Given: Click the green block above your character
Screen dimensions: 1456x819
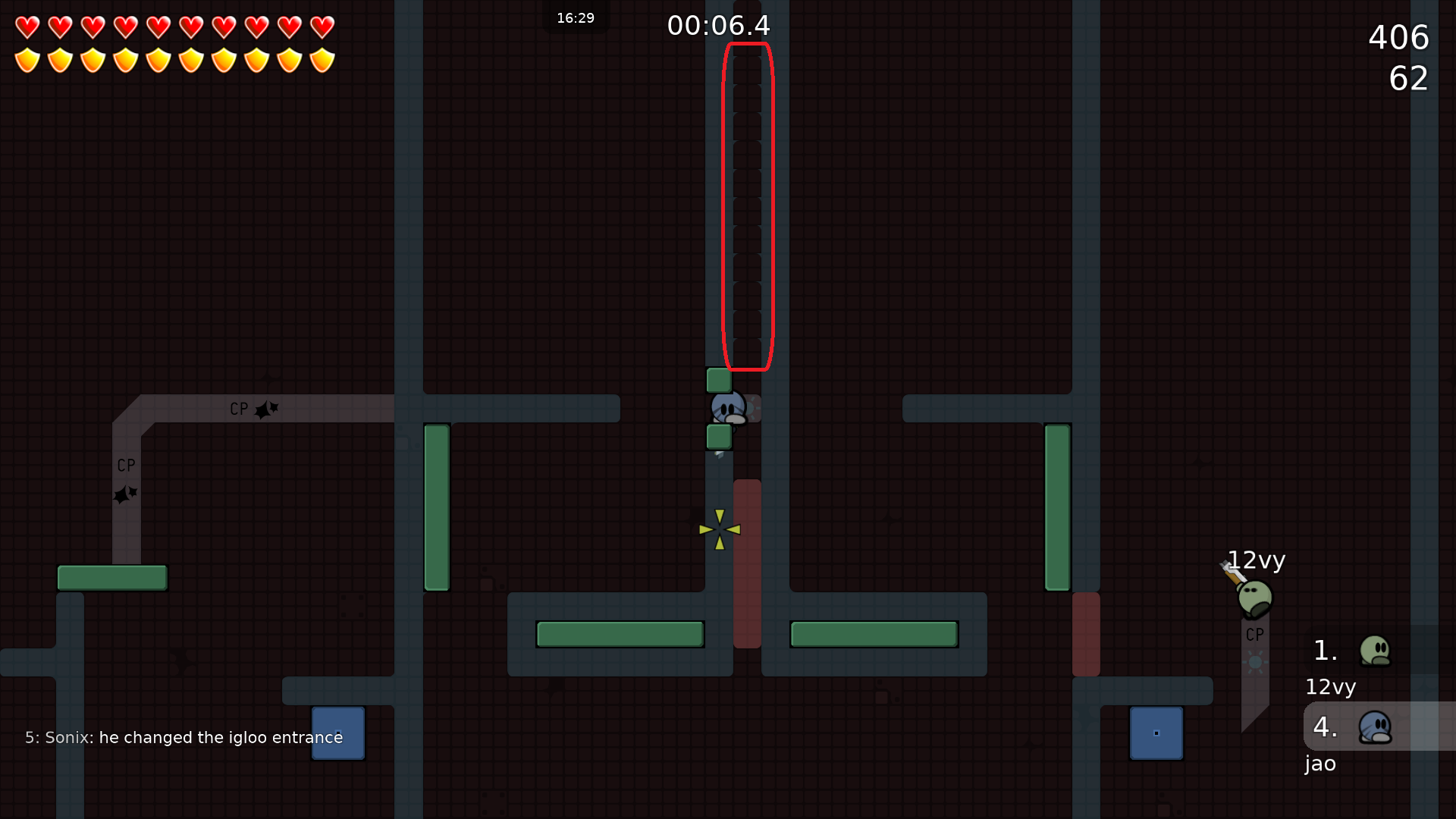Looking at the screenshot, I should (x=717, y=379).
